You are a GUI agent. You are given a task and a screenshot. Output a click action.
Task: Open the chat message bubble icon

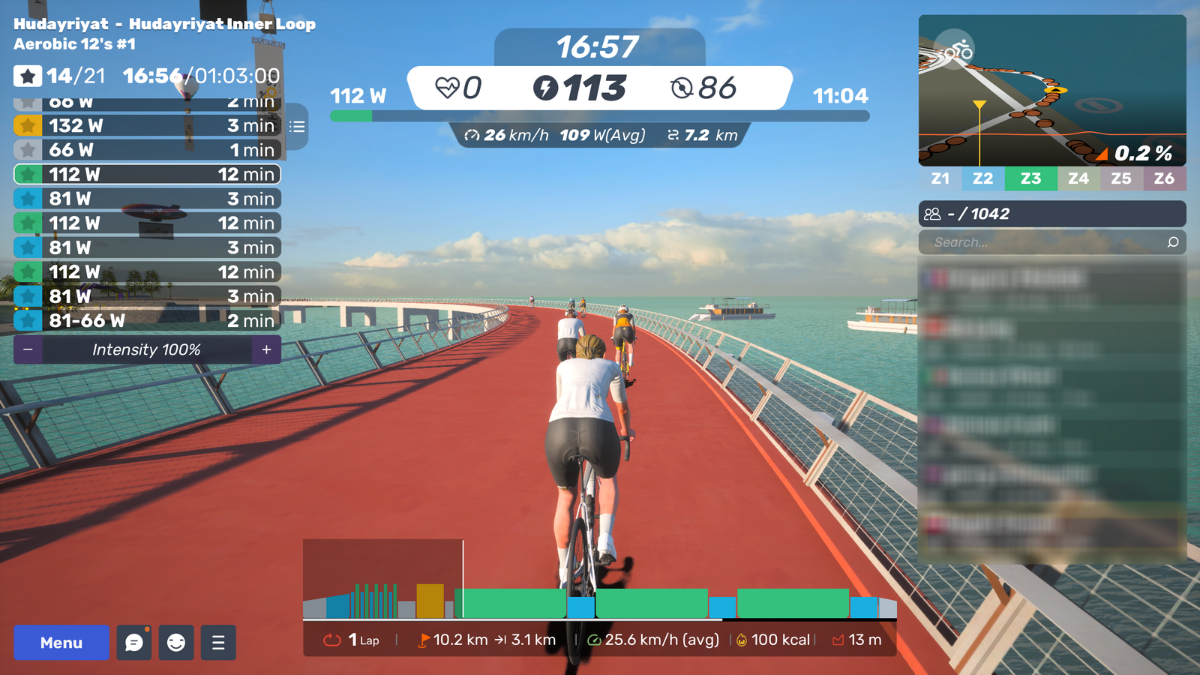(x=134, y=643)
